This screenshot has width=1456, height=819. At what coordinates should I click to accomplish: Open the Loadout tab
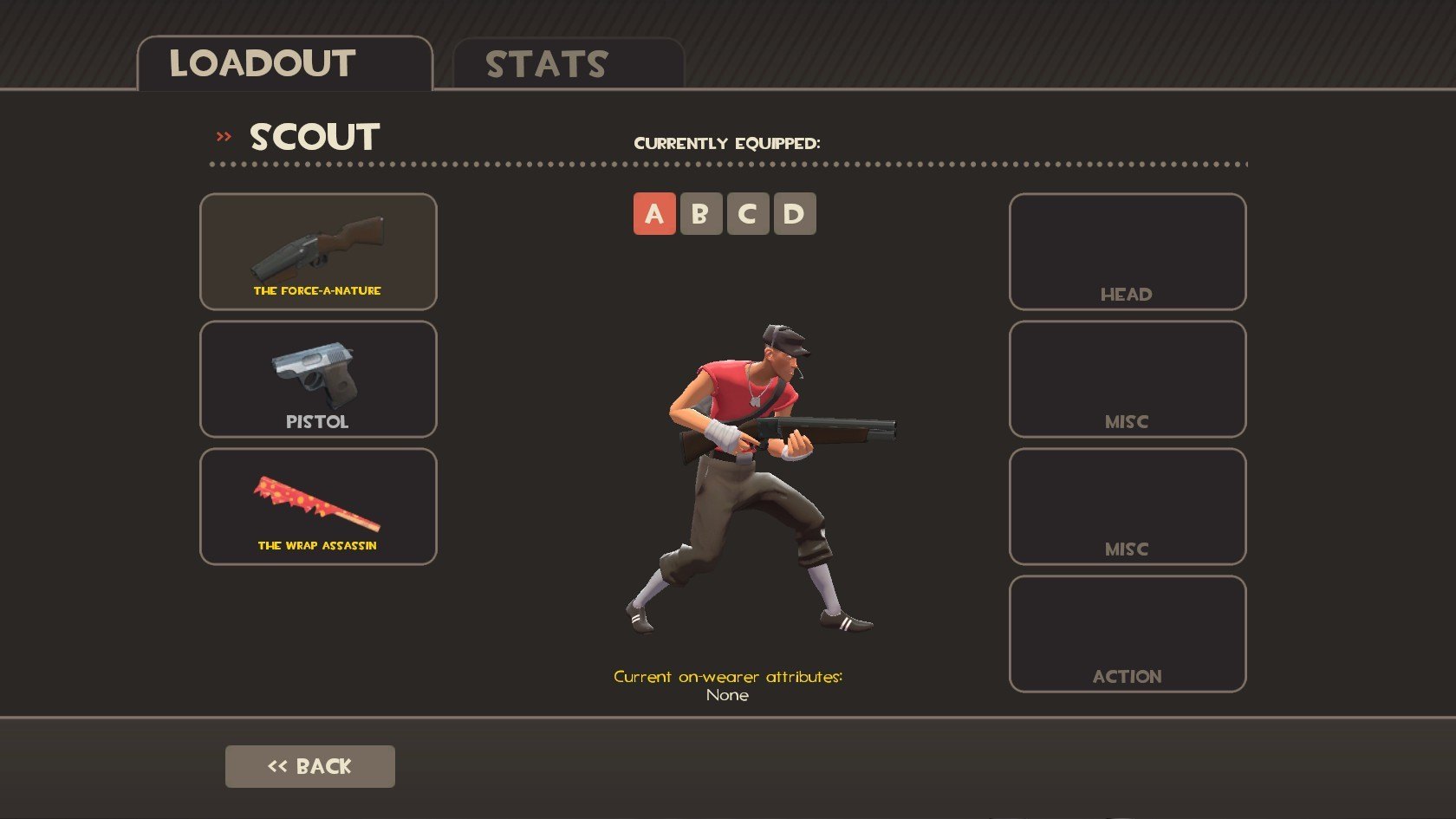[x=284, y=64]
